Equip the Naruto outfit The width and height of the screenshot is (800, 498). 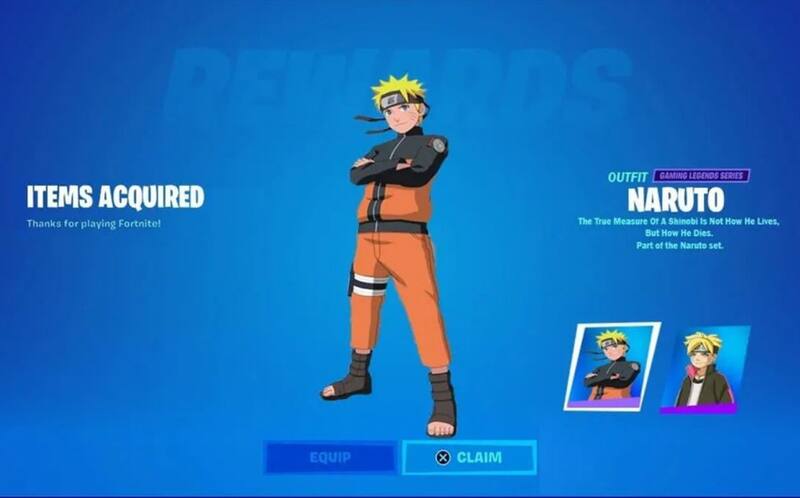[x=329, y=457]
